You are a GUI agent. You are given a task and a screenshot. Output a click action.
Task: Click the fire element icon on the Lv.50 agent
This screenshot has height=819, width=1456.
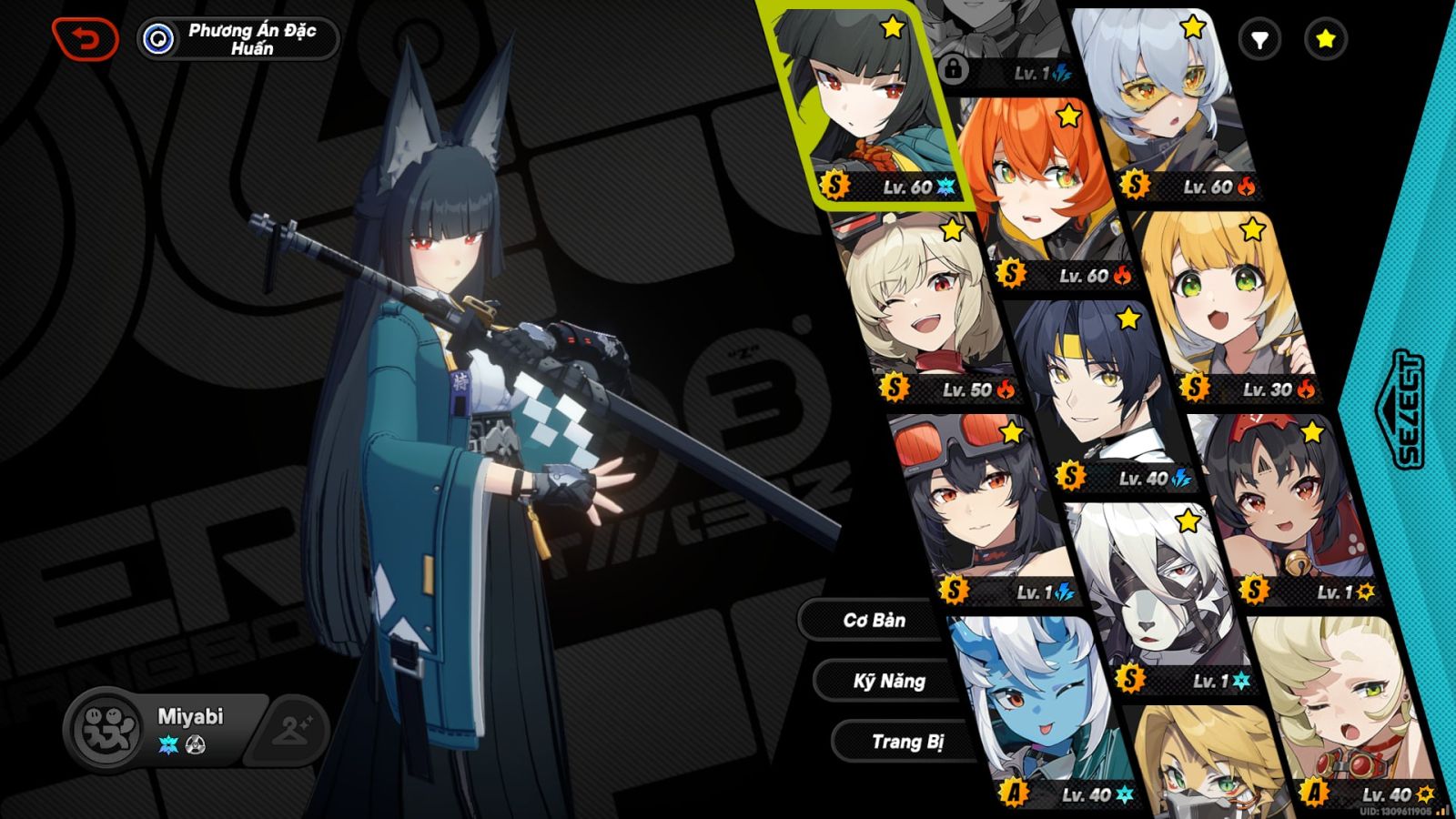click(1006, 391)
